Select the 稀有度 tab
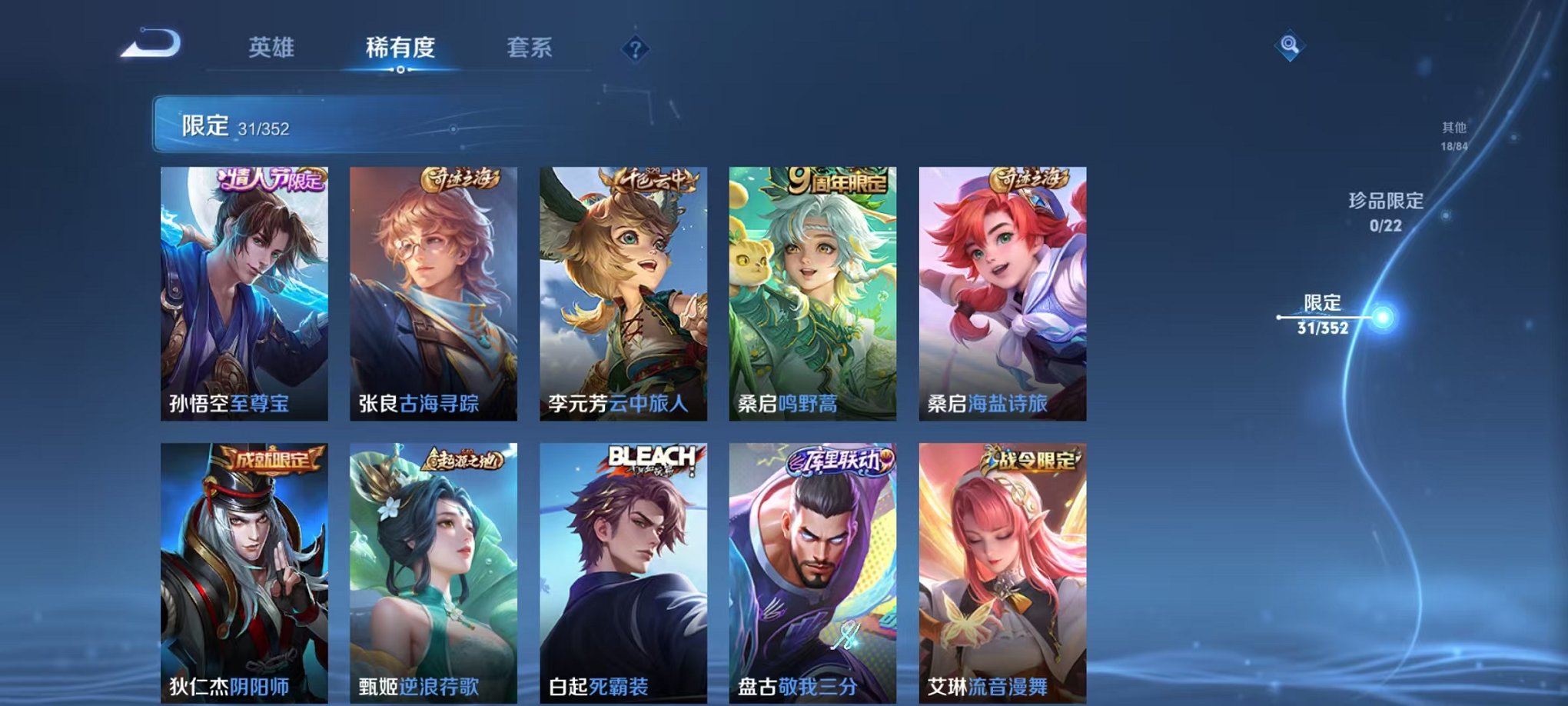 (x=397, y=46)
